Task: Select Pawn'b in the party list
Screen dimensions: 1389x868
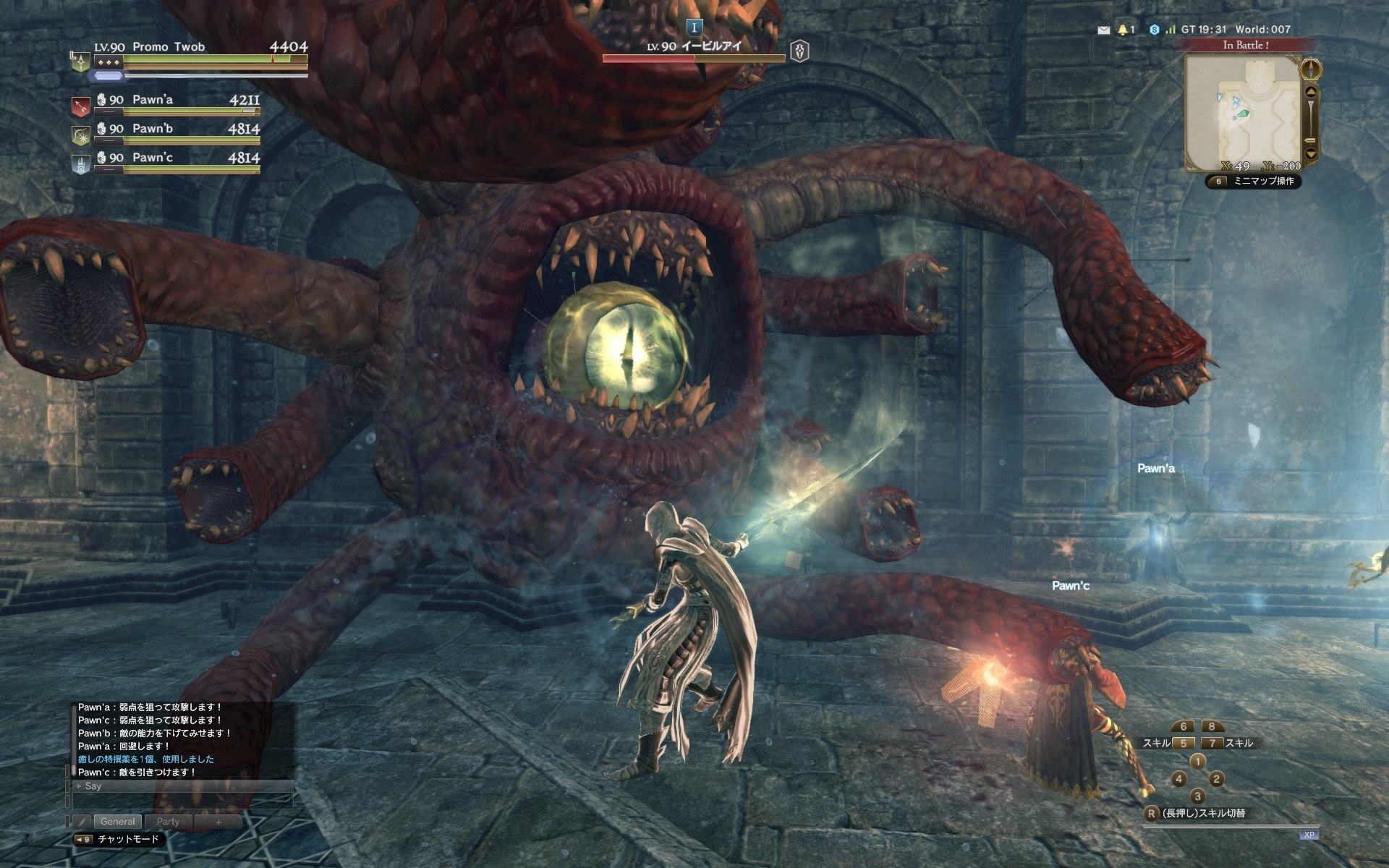Action: click(x=153, y=129)
